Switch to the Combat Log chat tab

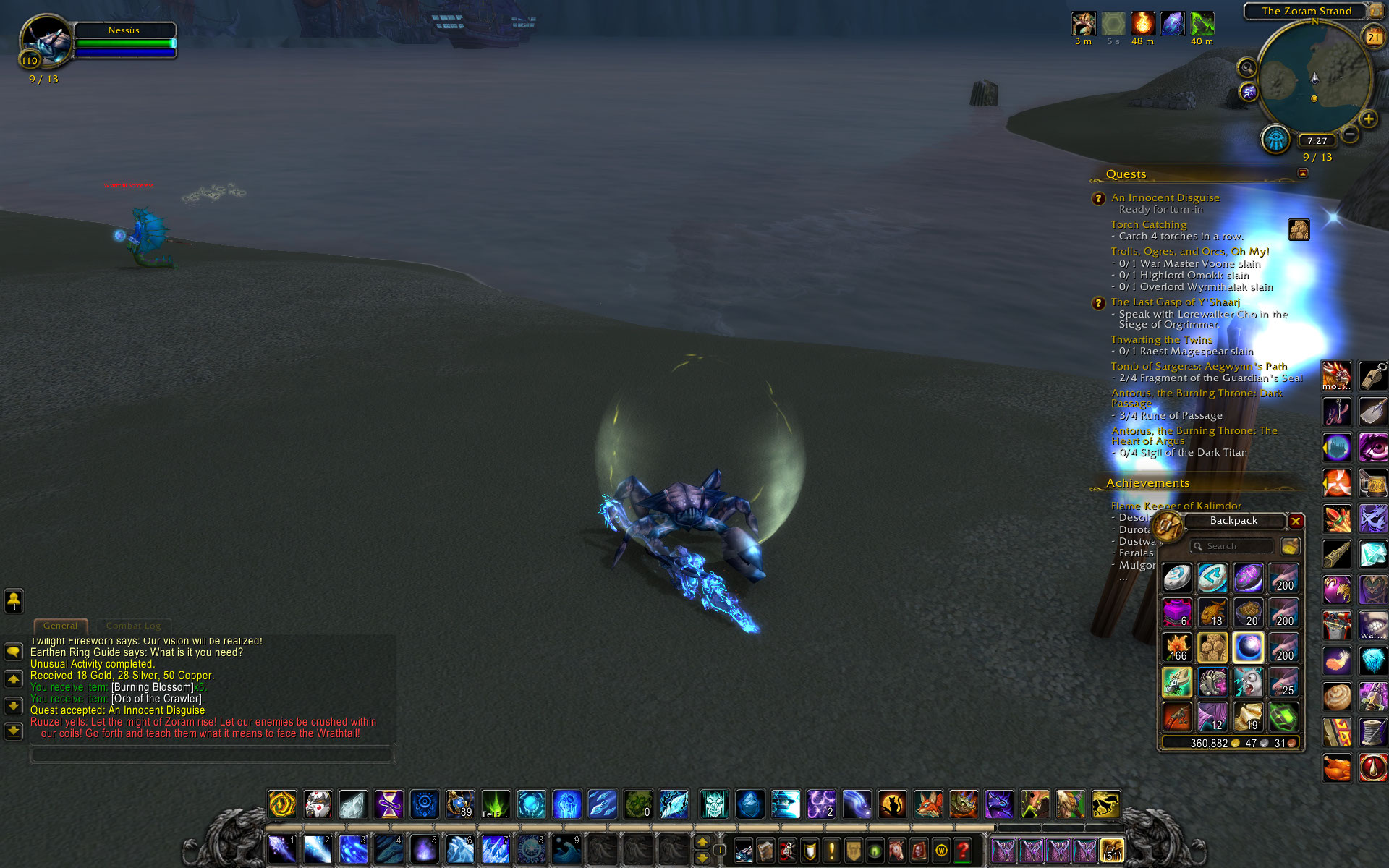coord(133,626)
